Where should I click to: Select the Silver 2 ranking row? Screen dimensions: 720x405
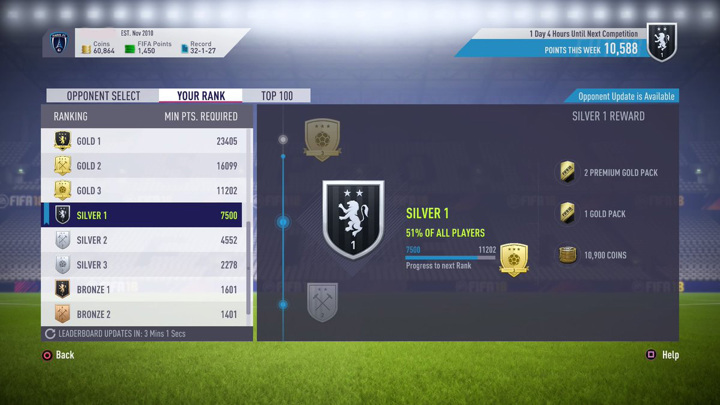(146, 240)
